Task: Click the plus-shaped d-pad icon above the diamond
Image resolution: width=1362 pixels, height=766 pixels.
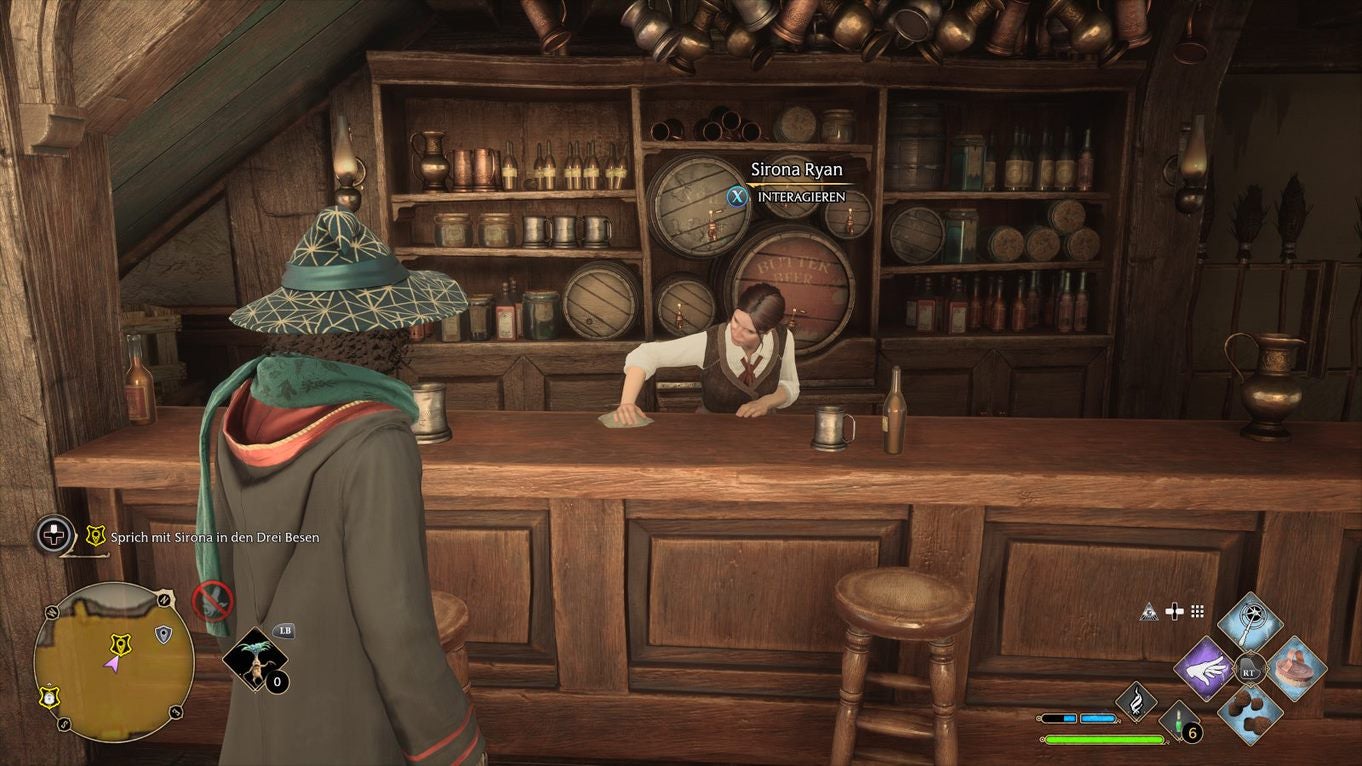Action: point(1174,610)
